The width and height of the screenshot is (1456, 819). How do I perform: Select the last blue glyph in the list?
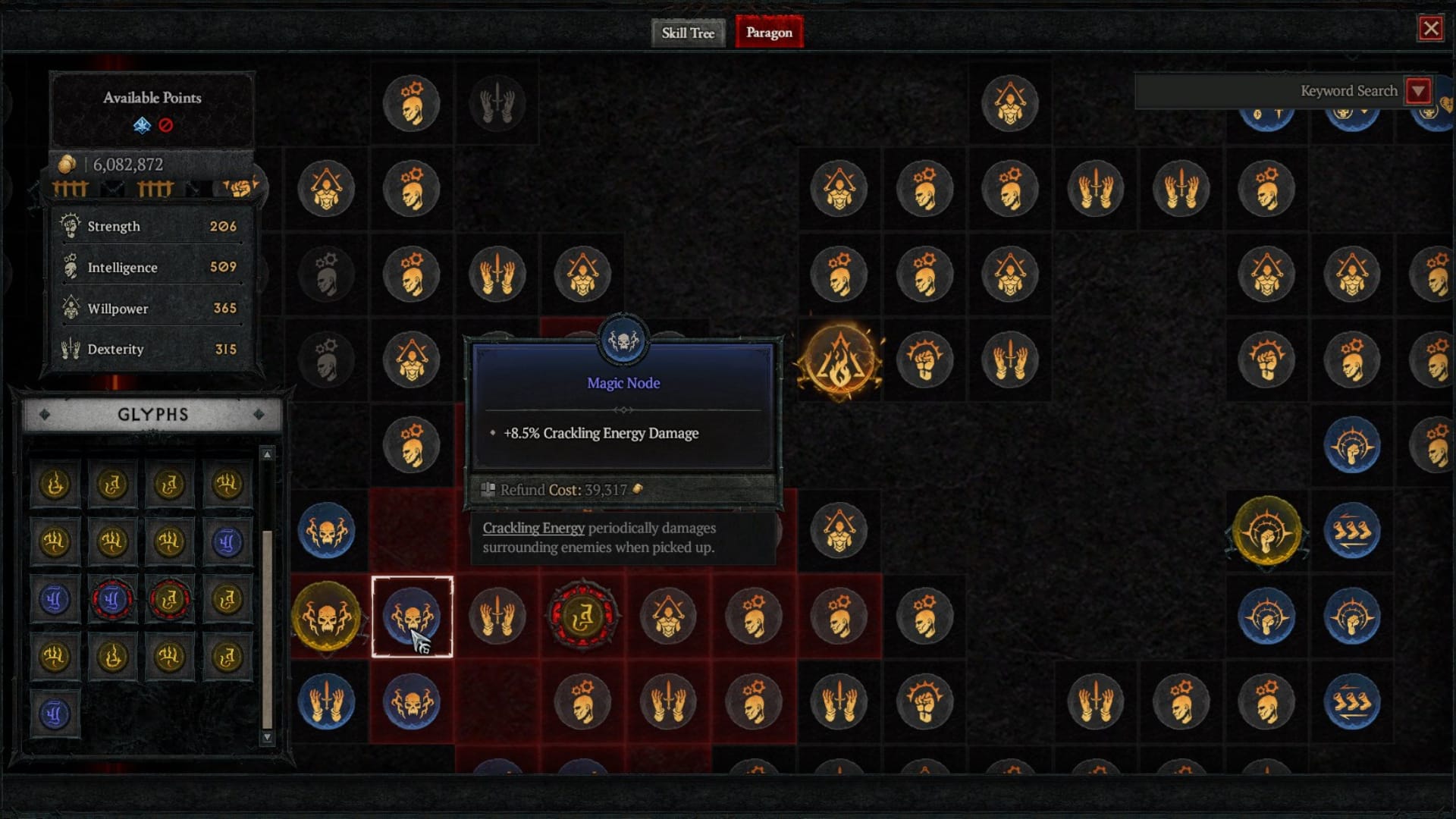coord(55,714)
